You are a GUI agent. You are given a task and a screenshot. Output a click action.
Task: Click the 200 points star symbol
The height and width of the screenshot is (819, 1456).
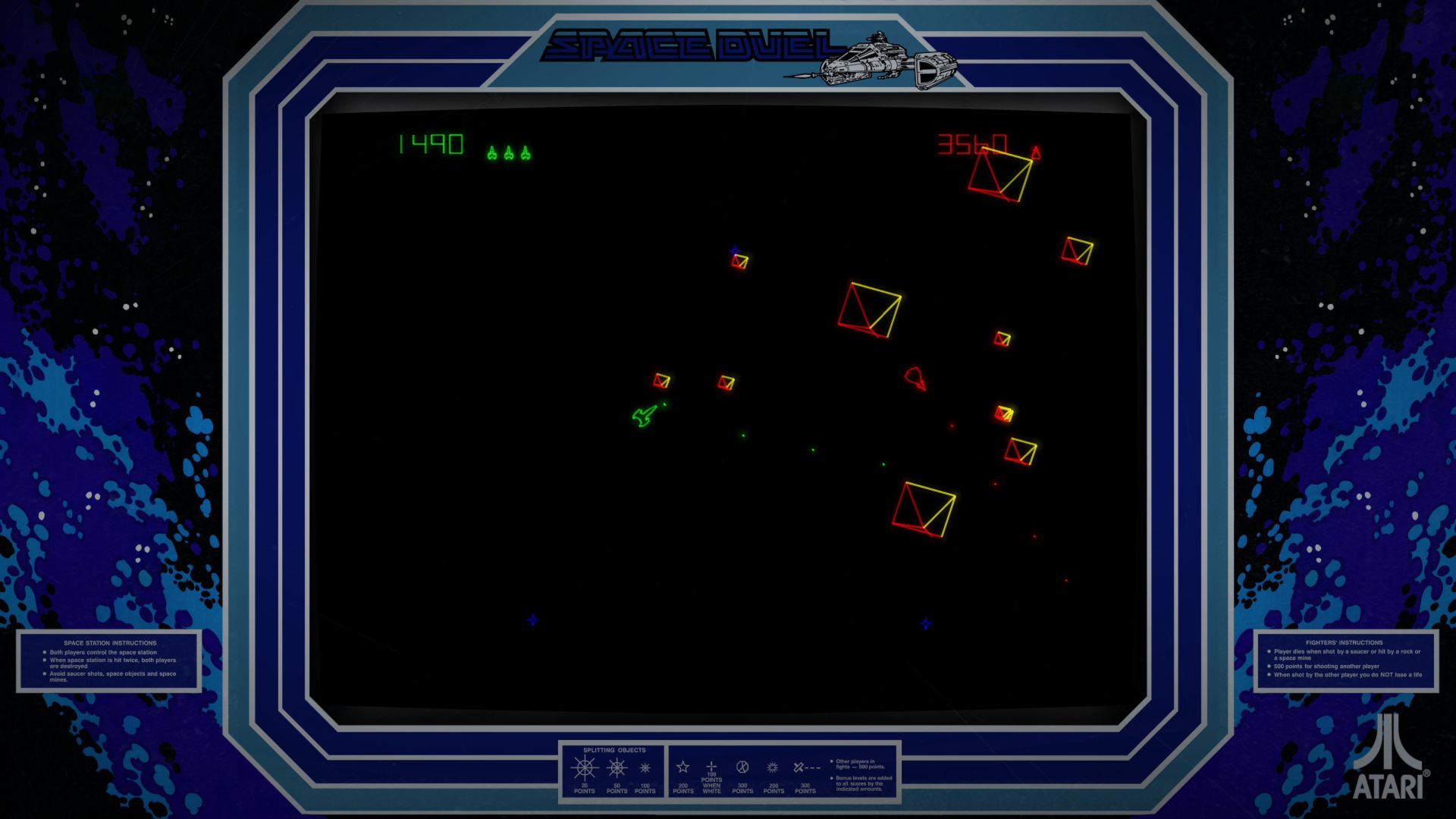[x=682, y=766]
